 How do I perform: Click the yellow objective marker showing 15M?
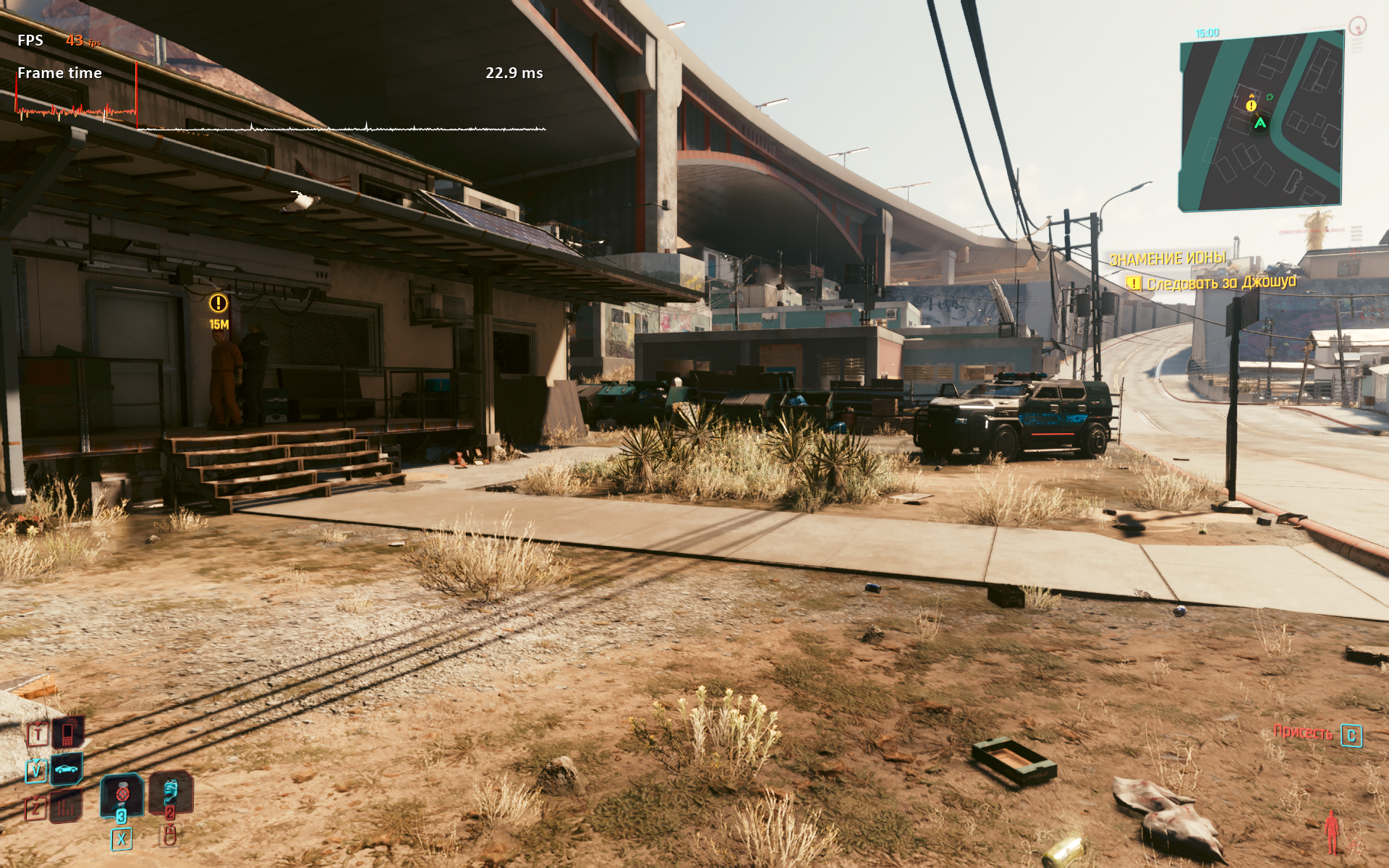(218, 303)
